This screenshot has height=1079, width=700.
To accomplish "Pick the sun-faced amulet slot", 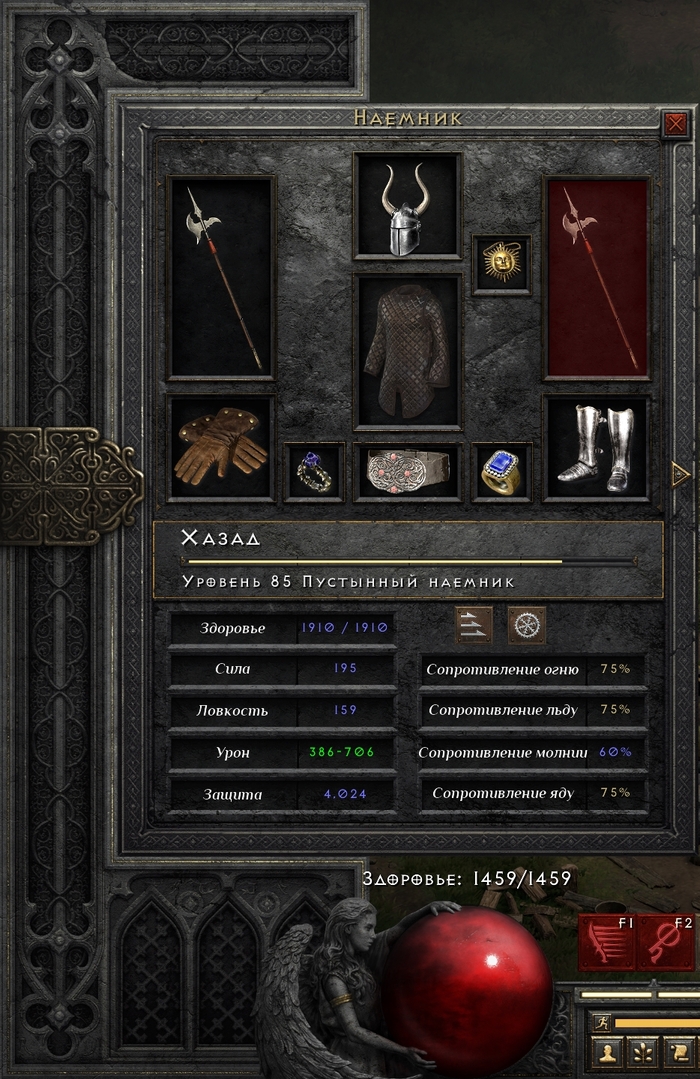I will (501, 264).
